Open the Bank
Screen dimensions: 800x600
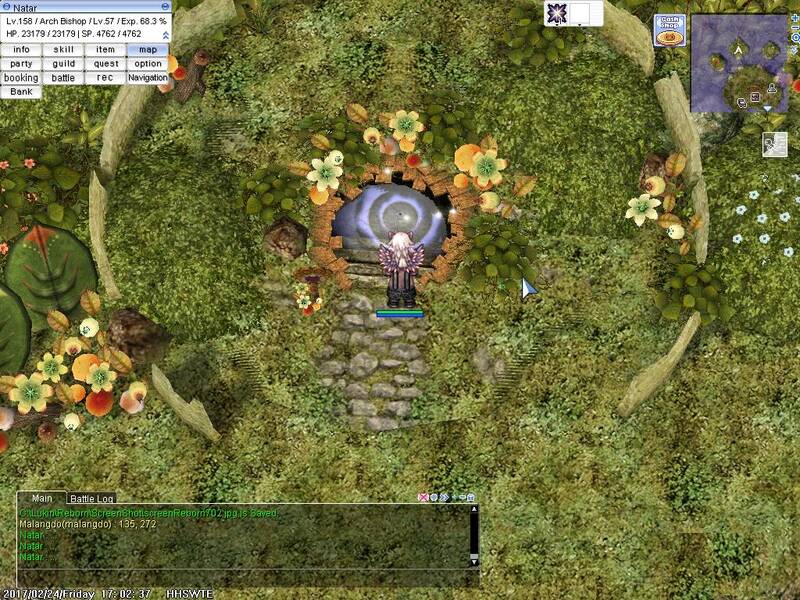pyautogui.click(x=21, y=91)
